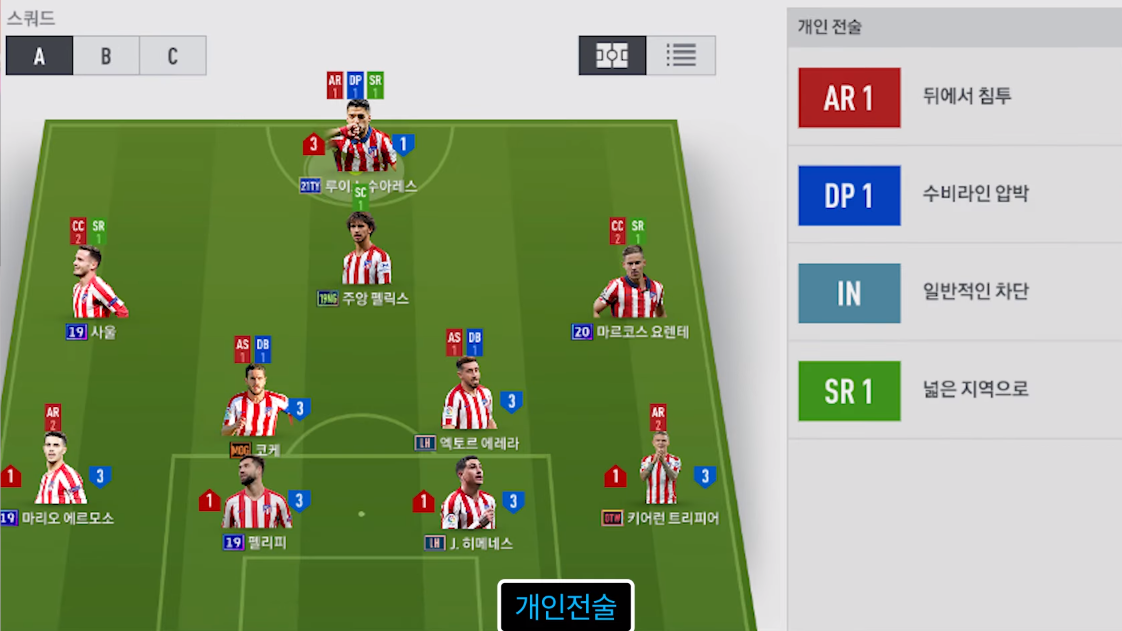Switch to squad tab B

point(106,56)
